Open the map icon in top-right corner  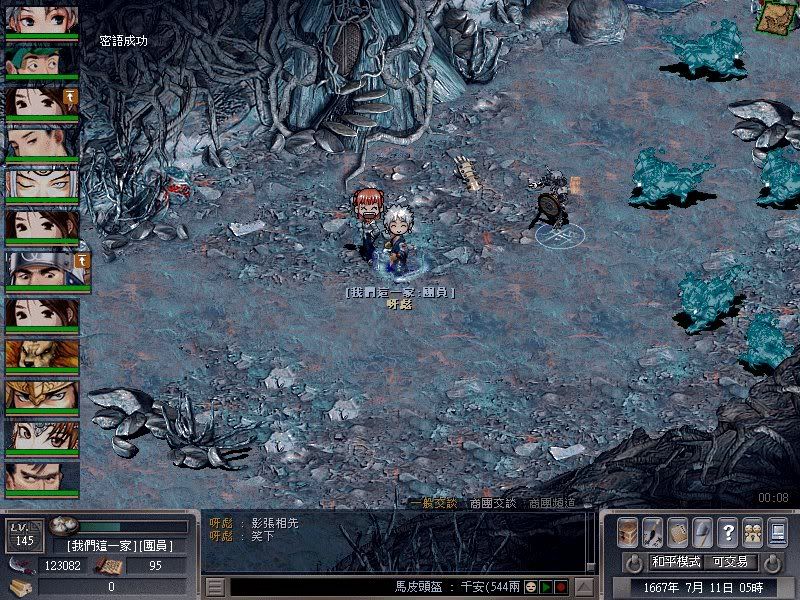pyautogui.click(x=773, y=17)
